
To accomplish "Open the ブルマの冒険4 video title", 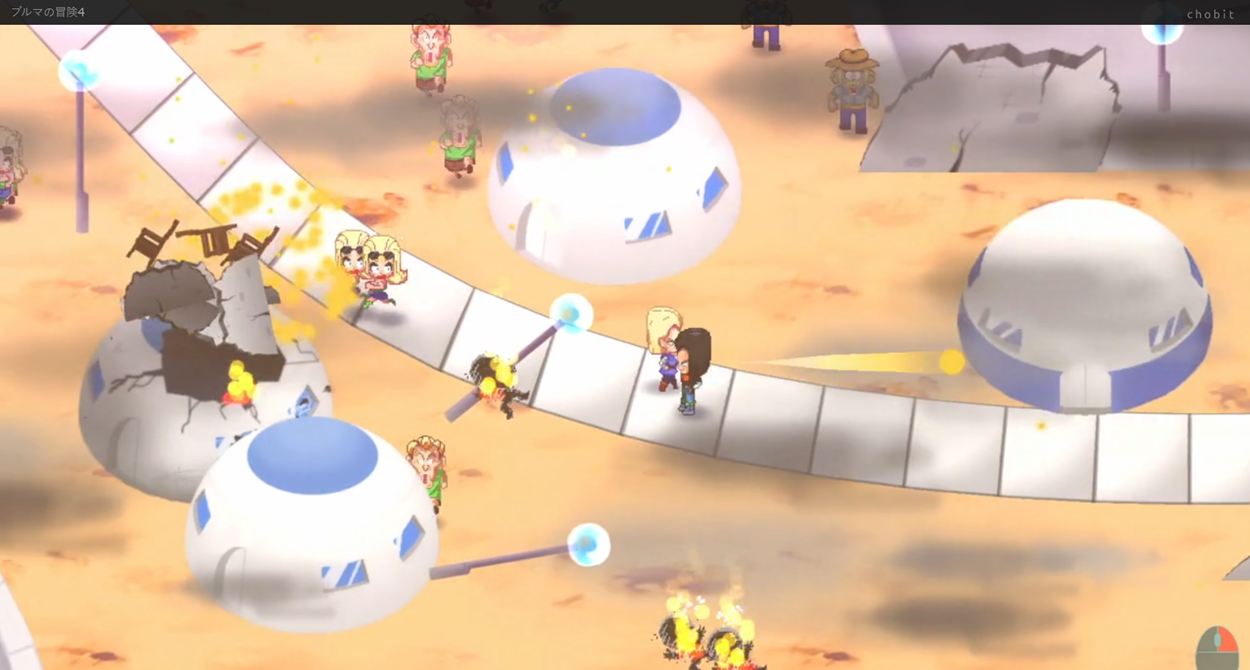I will [48, 12].
